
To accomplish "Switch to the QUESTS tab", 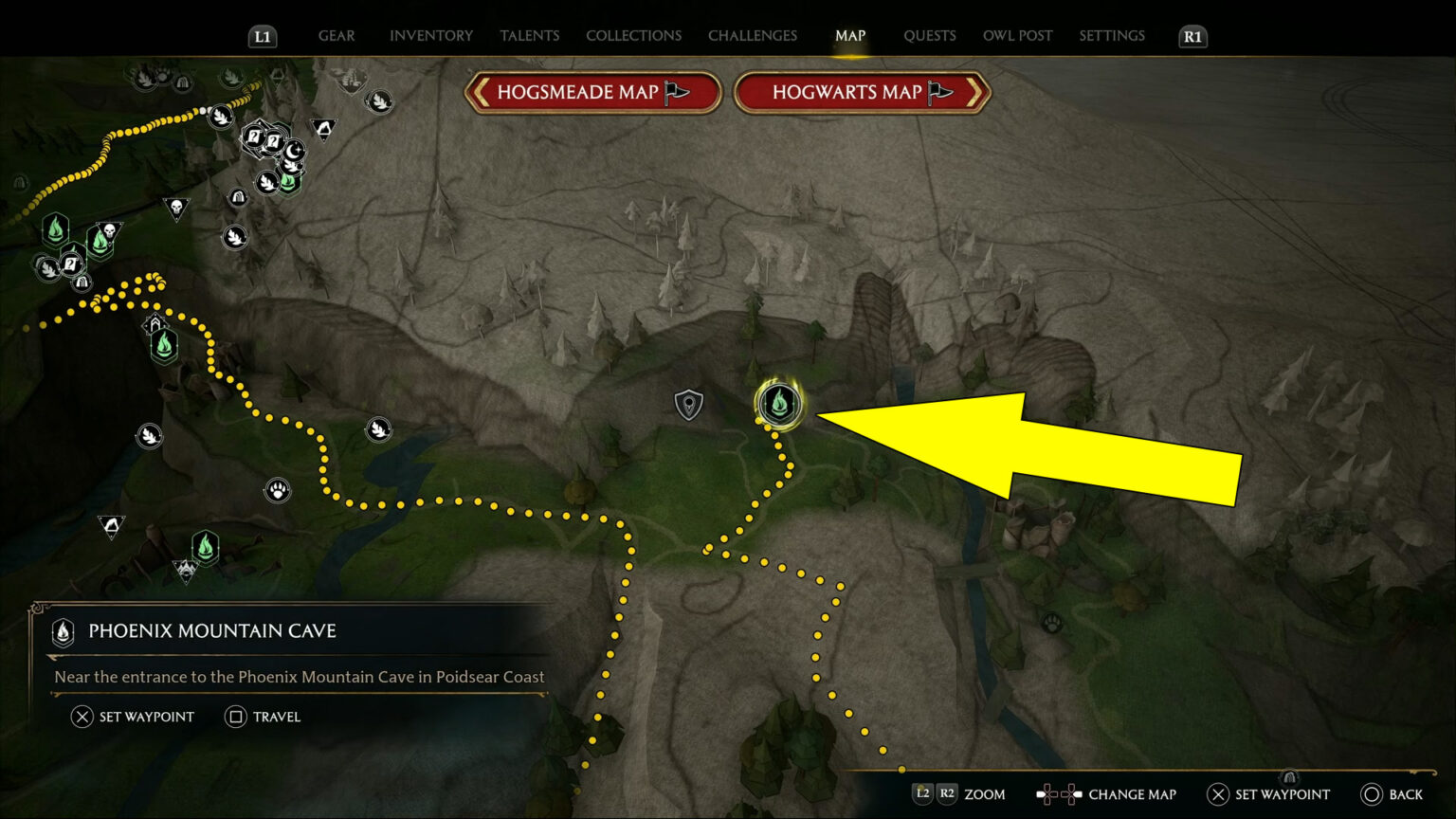I will click(x=930, y=35).
